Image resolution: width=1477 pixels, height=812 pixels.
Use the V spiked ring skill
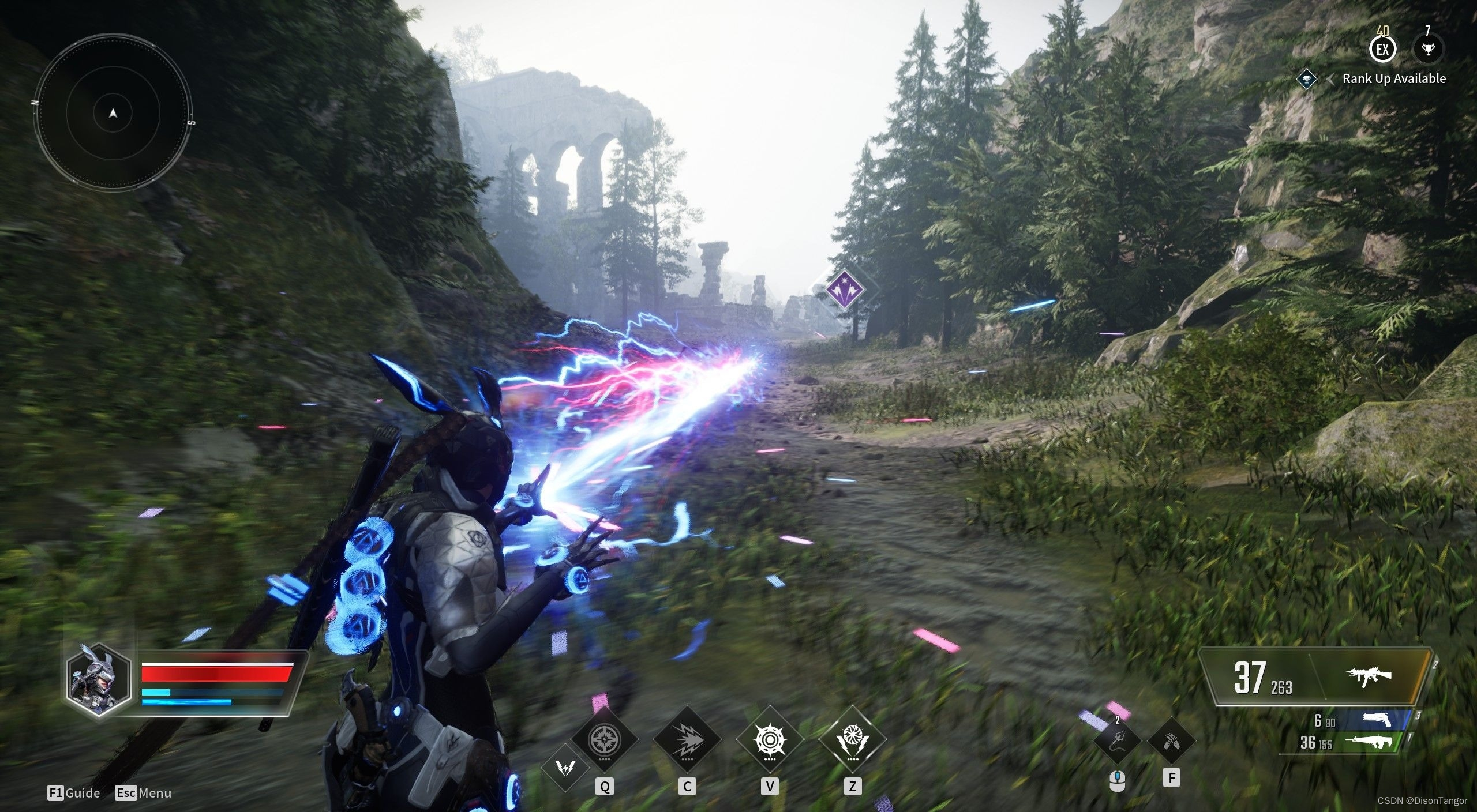click(x=770, y=739)
